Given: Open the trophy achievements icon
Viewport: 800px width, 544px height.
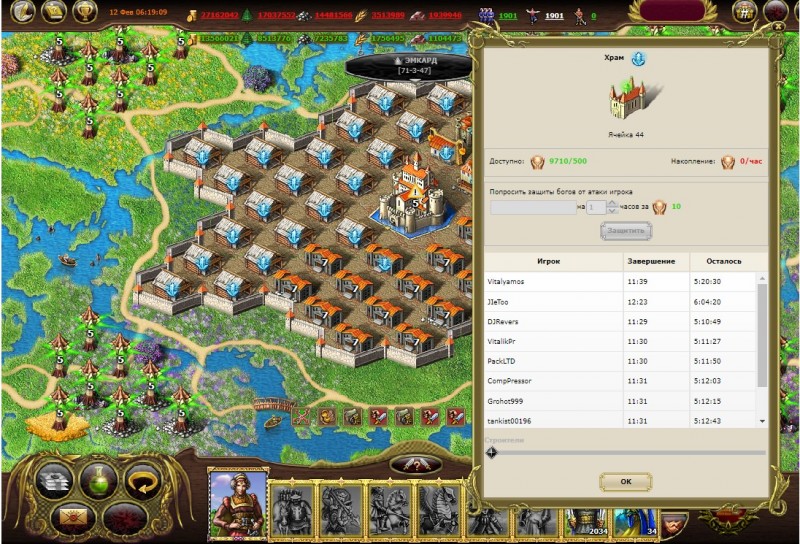Looking at the screenshot, I should pyautogui.click(x=85, y=12).
